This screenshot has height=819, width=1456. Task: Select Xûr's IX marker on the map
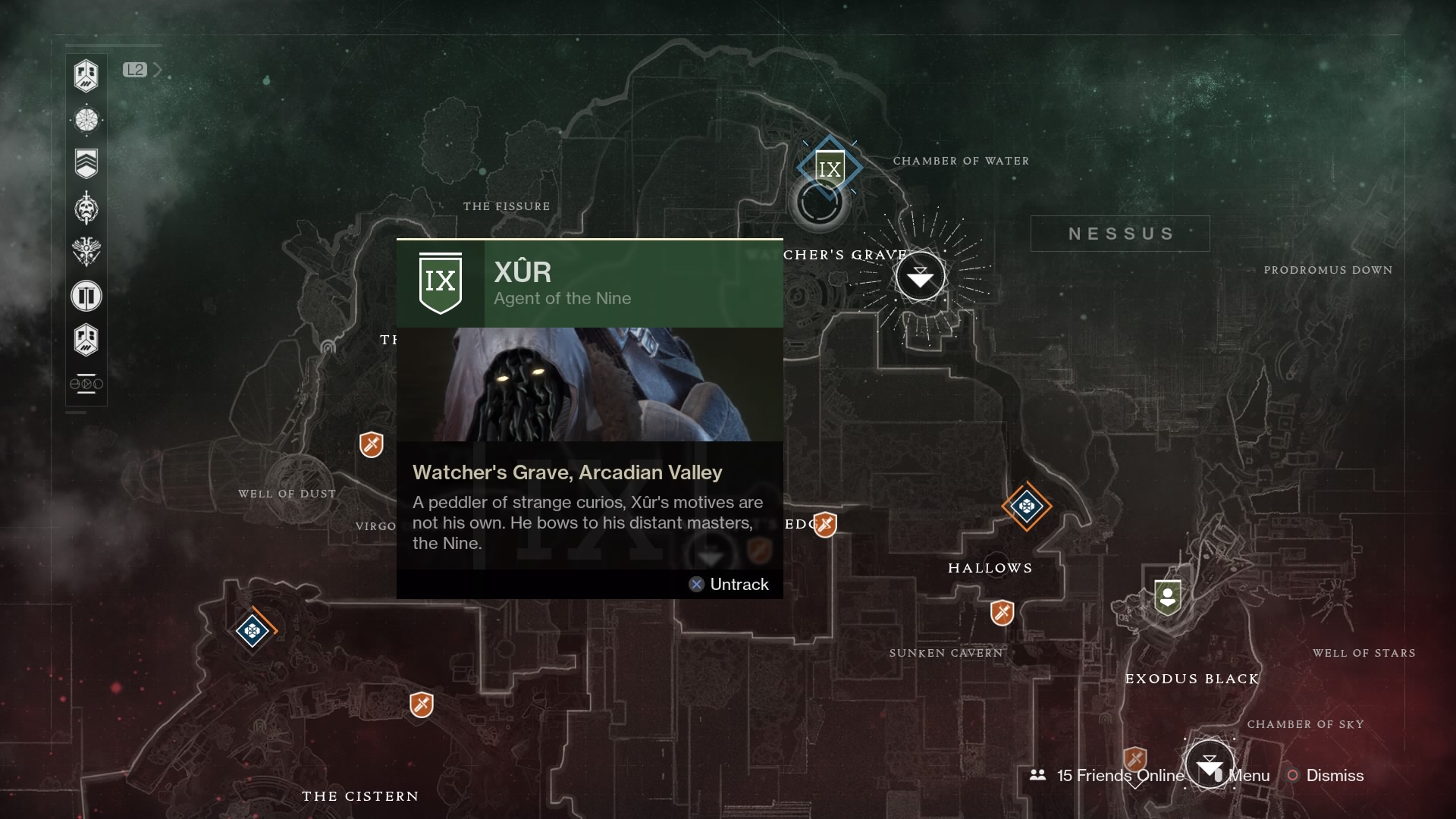pyautogui.click(x=830, y=168)
